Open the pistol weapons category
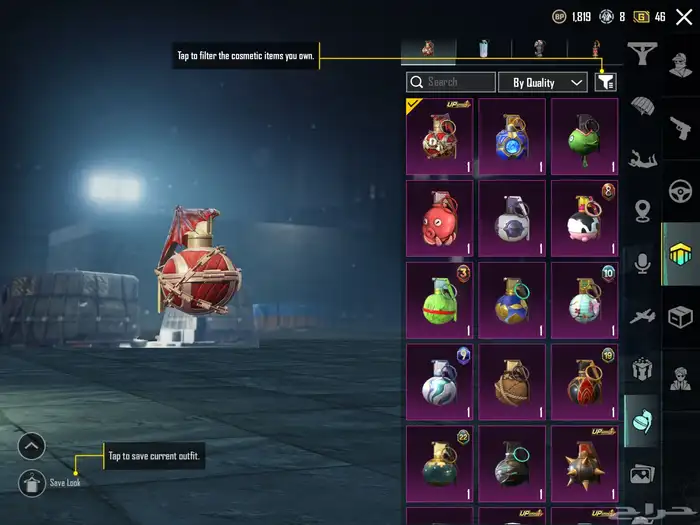The width and height of the screenshot is (700, 525). click(x=681, y=128)
